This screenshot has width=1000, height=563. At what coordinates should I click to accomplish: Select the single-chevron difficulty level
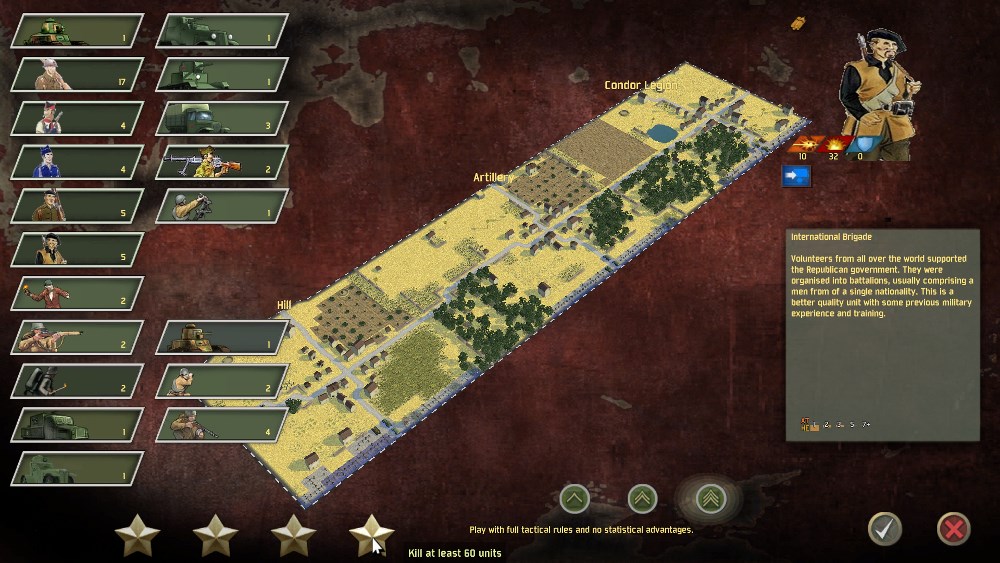574,496
